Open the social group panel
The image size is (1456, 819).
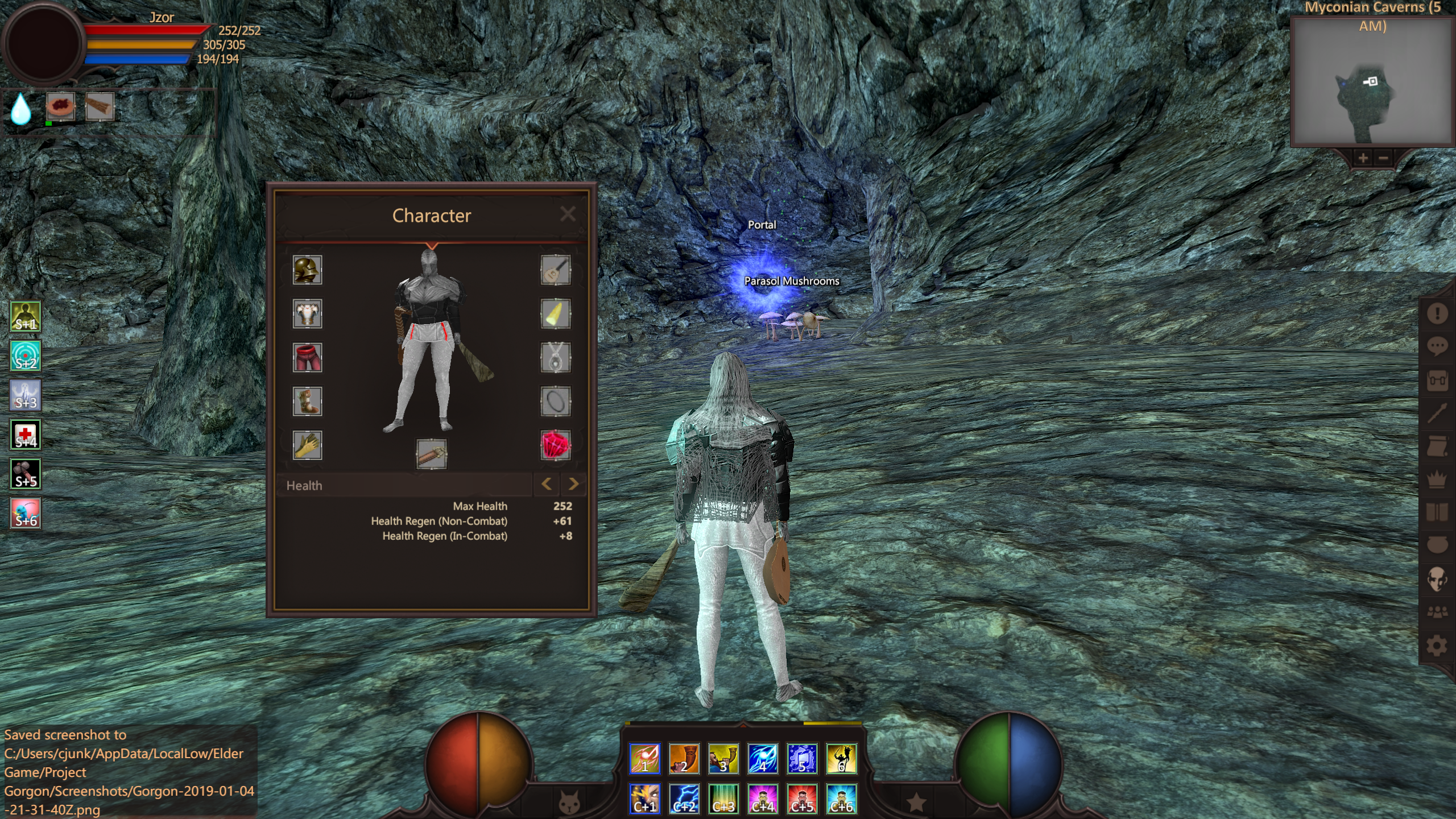1437,612
